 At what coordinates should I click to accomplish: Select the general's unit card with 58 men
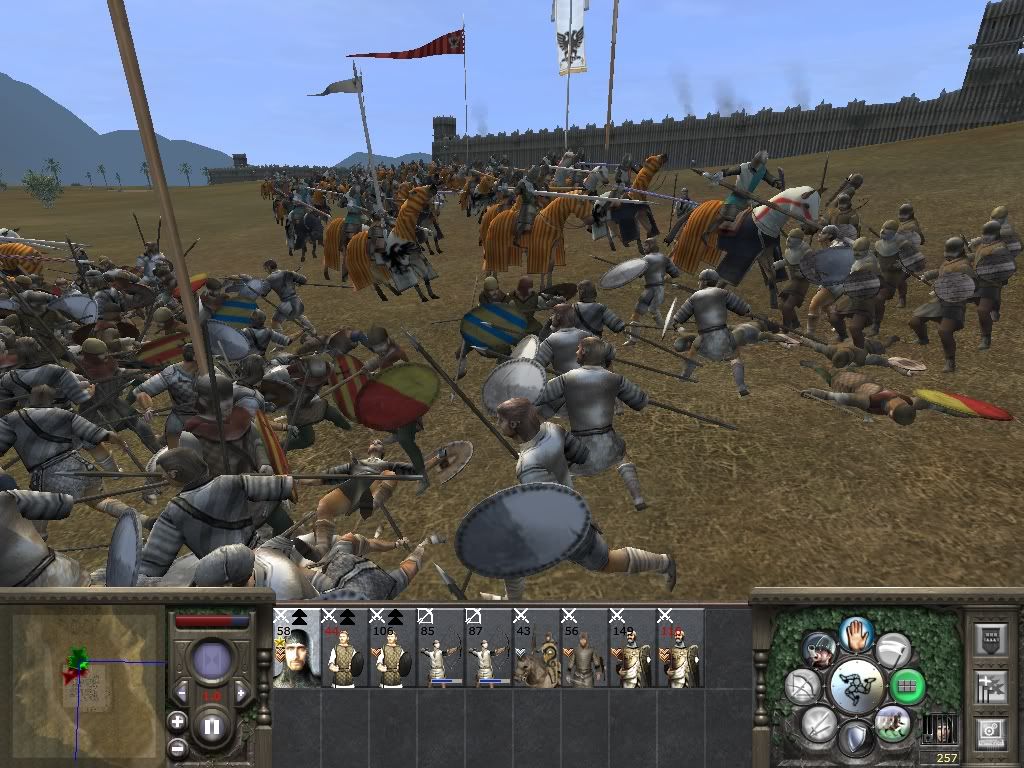296,649
